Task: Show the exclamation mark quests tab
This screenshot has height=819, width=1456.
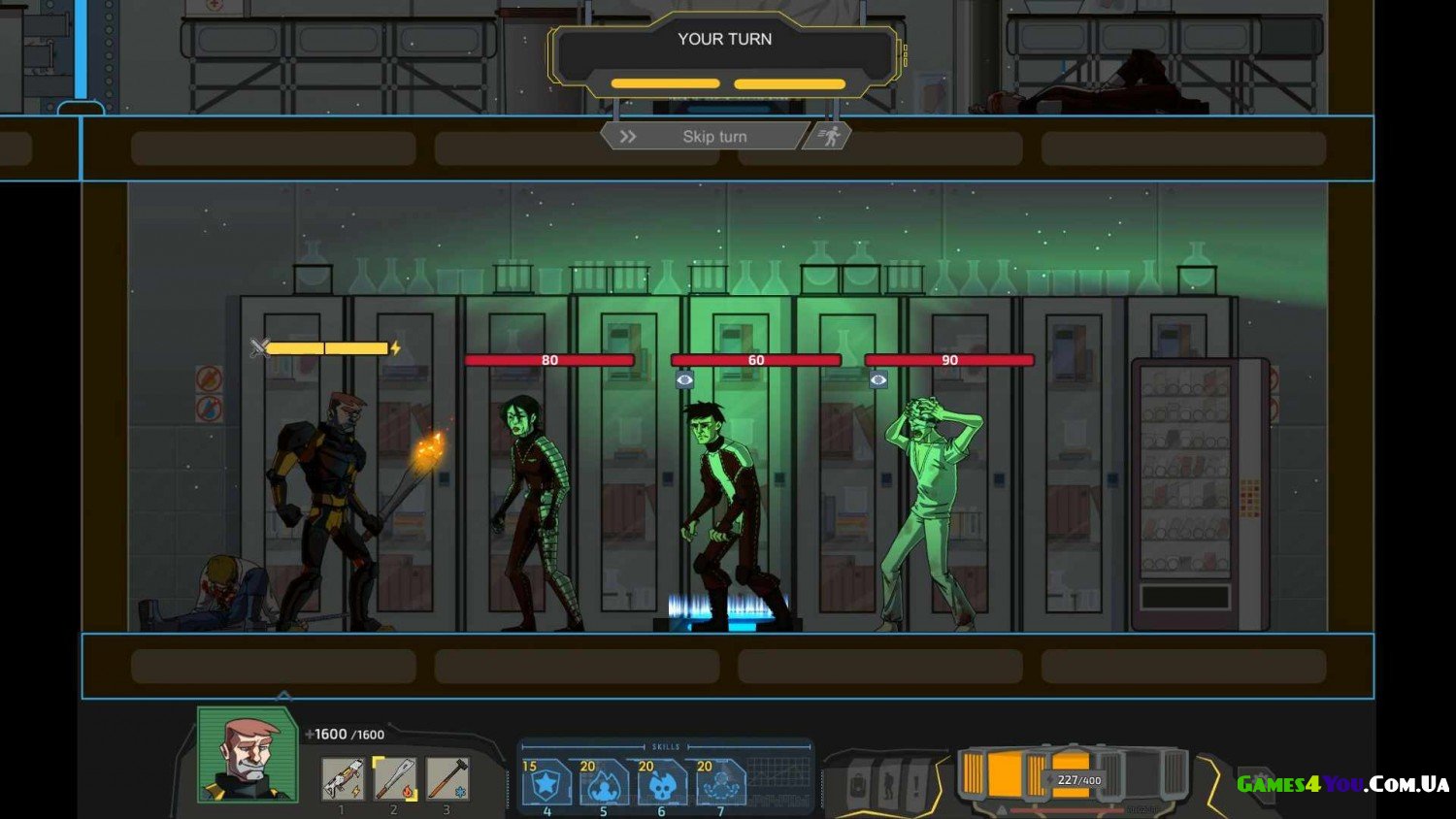Action: tap(916, 785)
